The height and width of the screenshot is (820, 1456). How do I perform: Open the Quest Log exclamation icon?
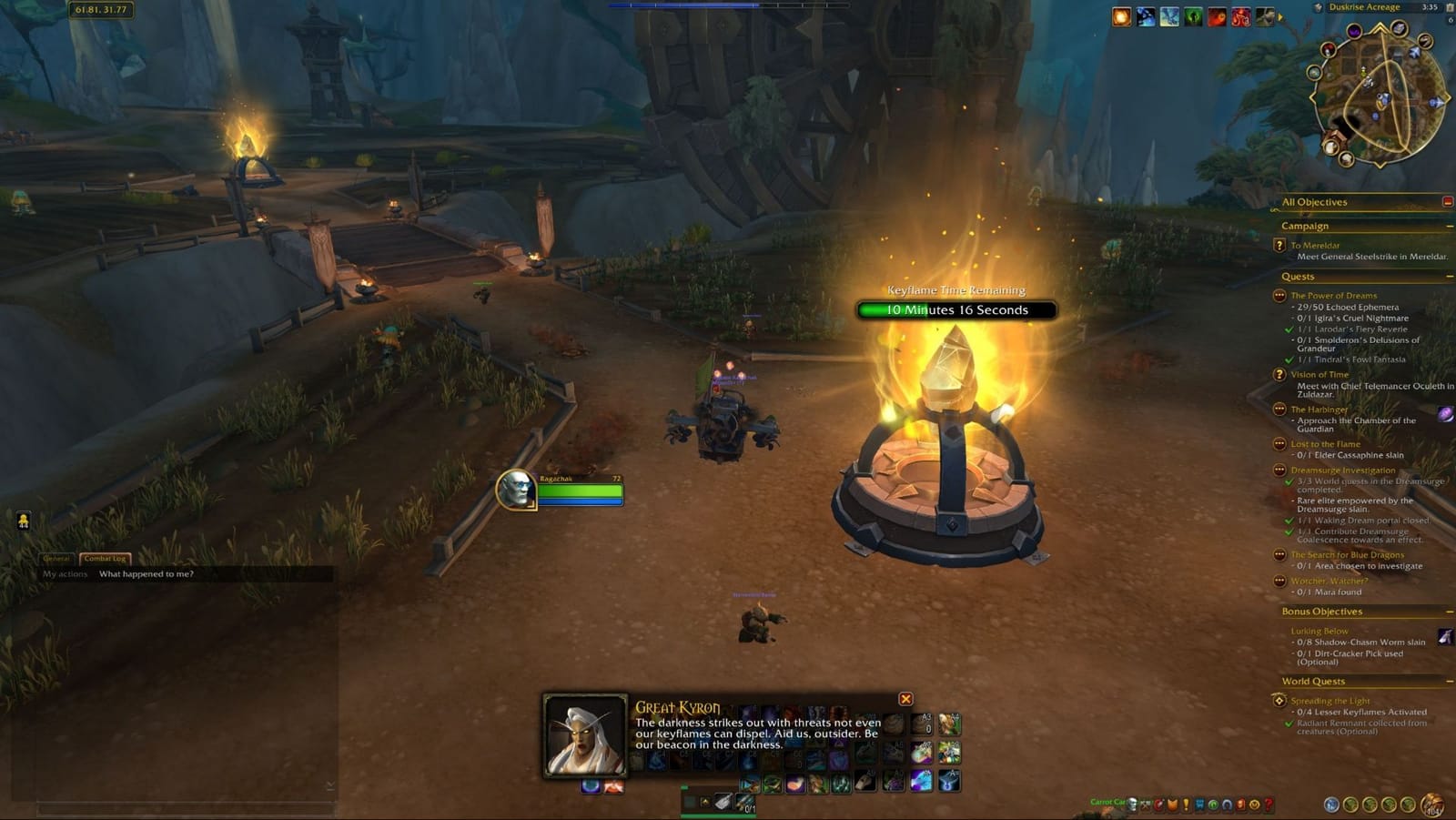tap(1187, 805)
